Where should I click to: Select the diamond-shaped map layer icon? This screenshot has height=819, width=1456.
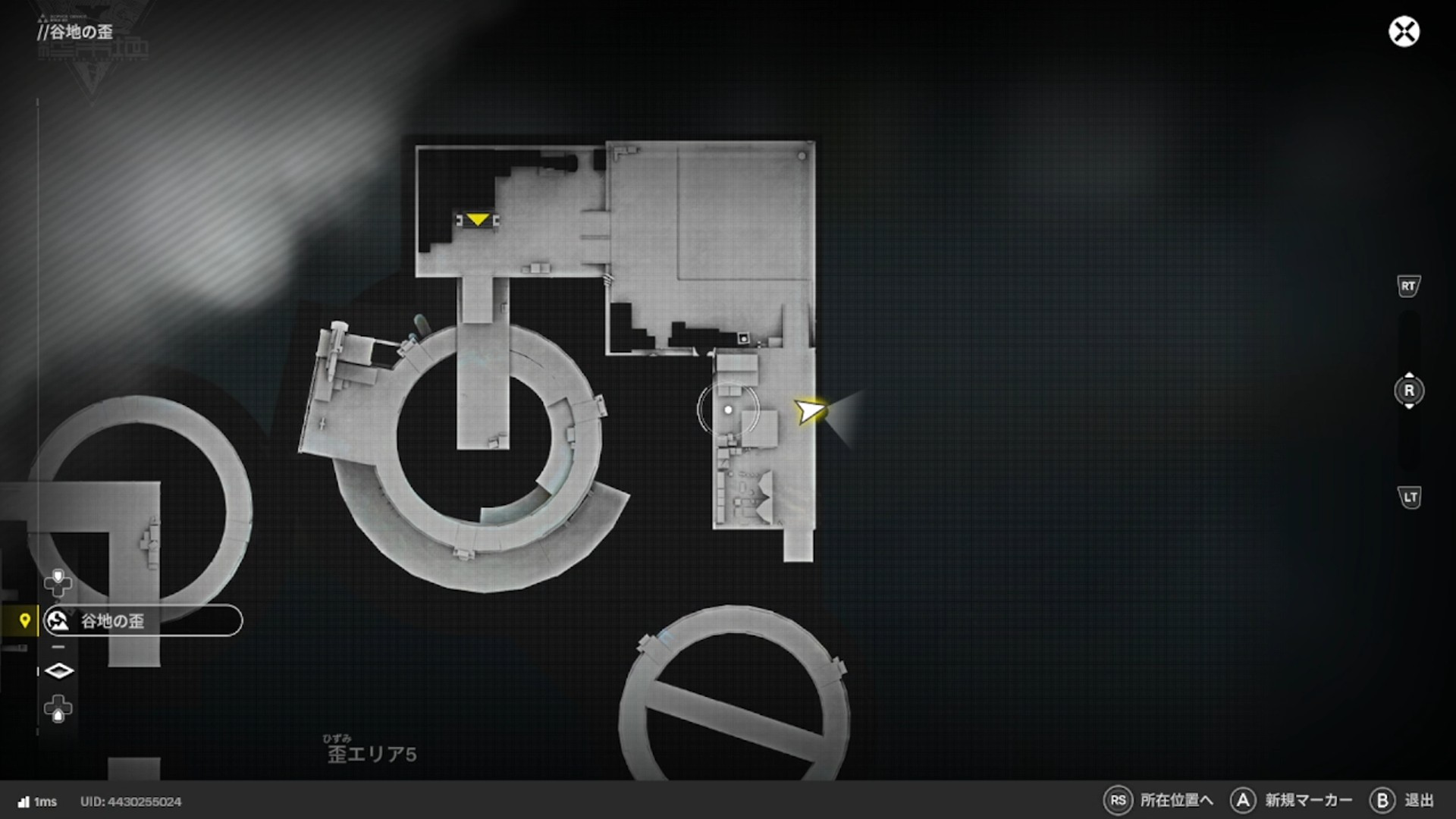click(58, 671)
